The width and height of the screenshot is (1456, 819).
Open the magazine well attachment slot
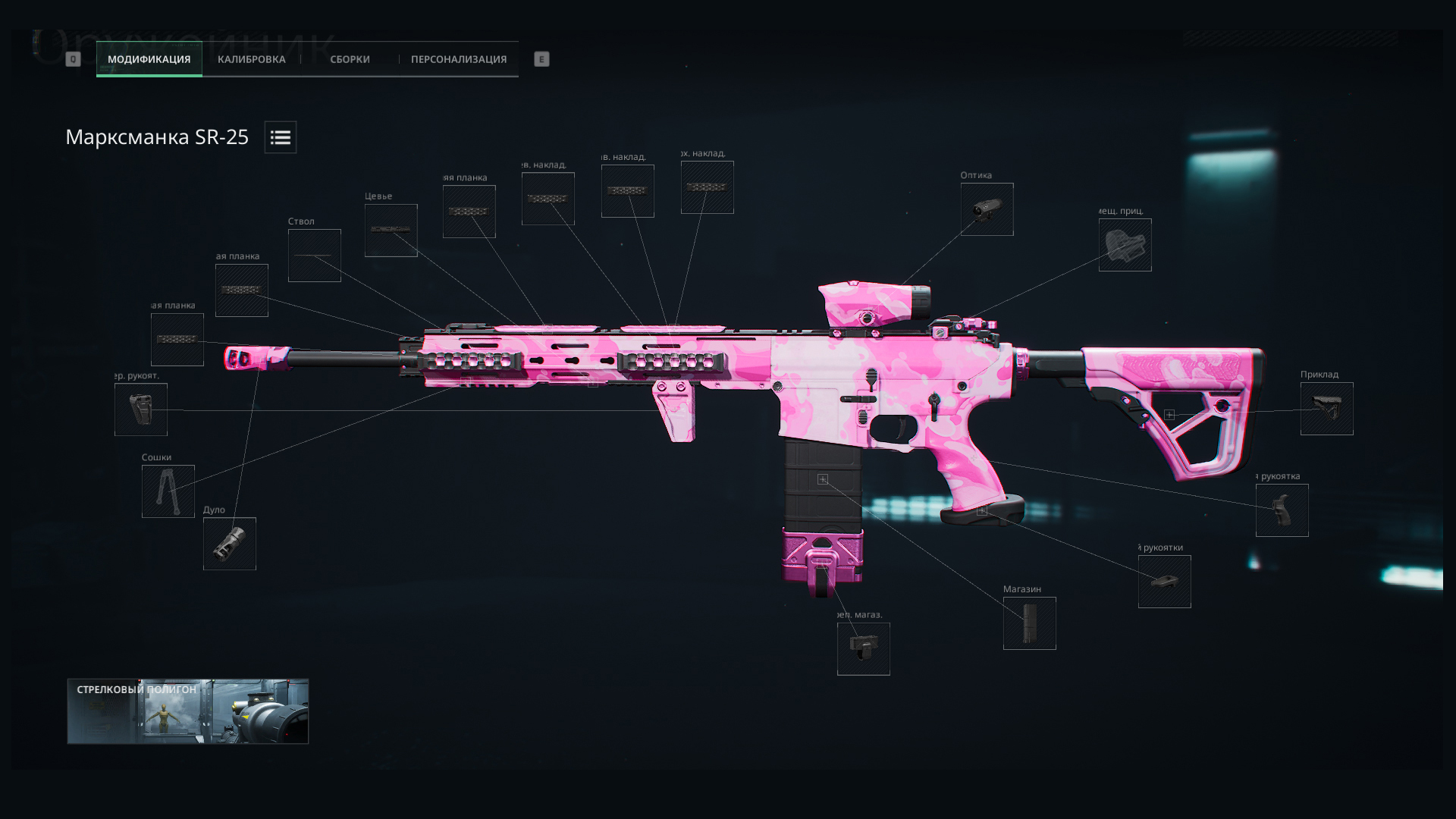pos(863,649)
